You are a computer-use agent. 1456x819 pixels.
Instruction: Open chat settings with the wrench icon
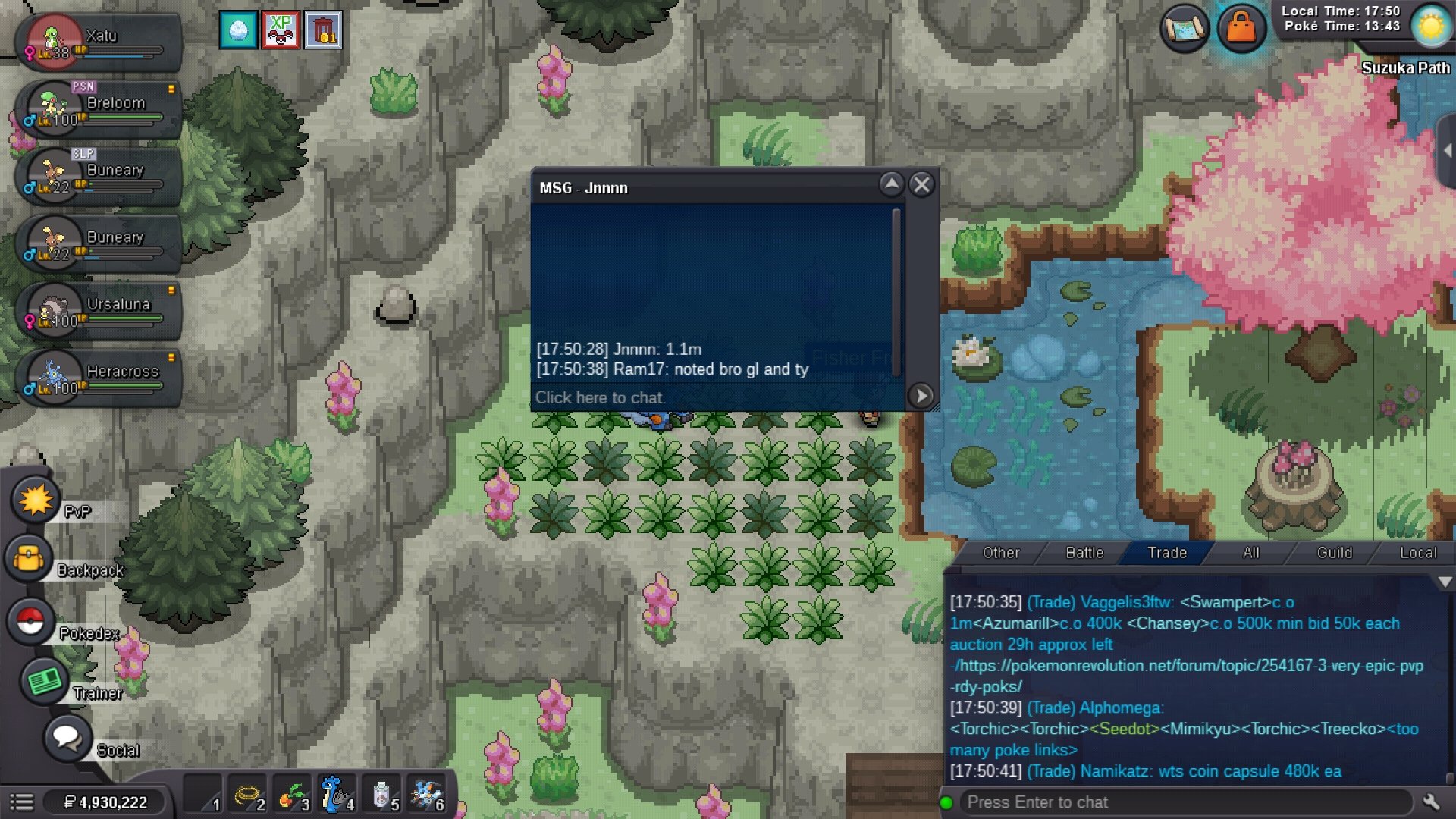1431,802
